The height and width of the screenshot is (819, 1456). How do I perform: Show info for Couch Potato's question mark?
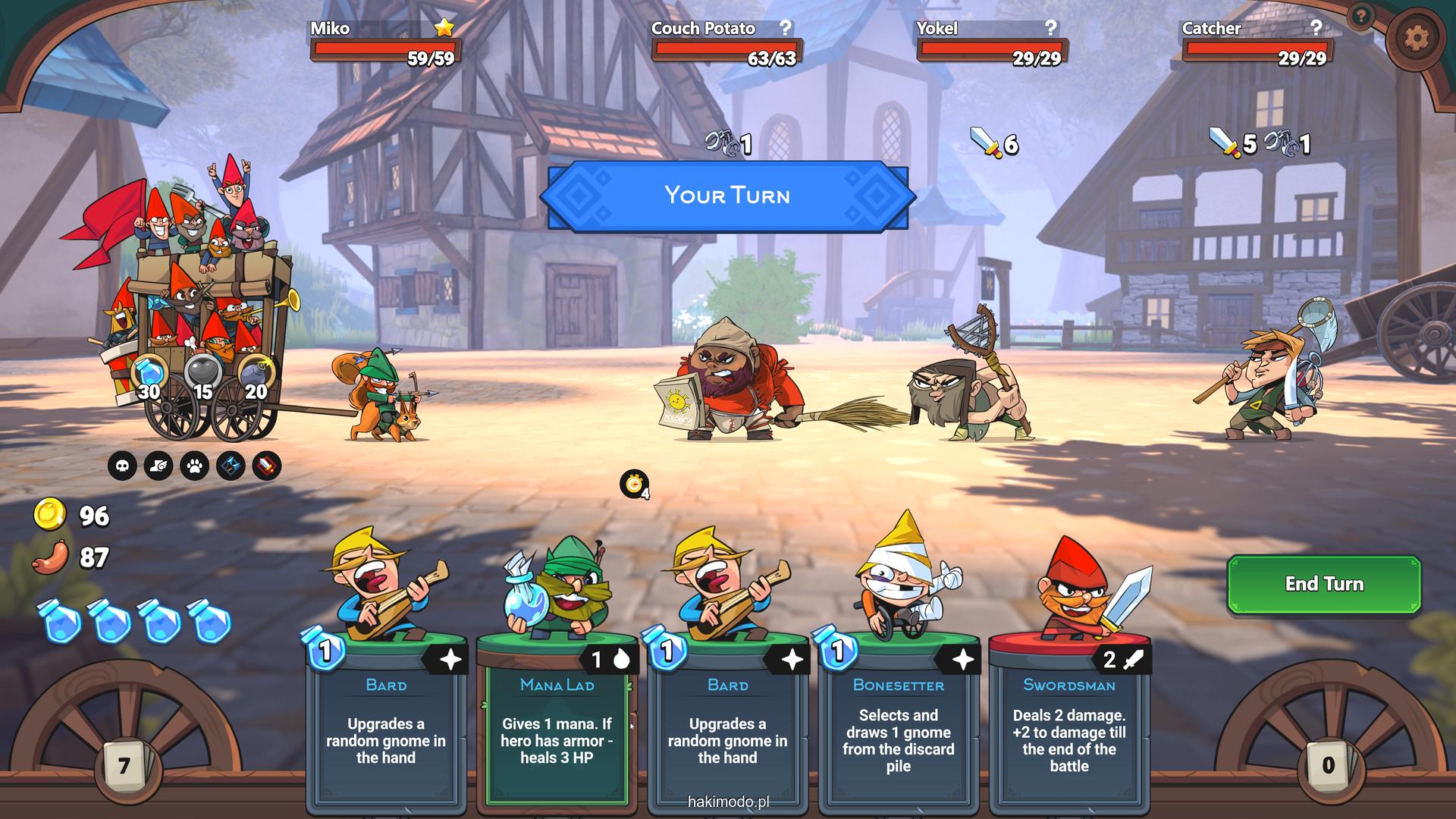pos(786,28)
